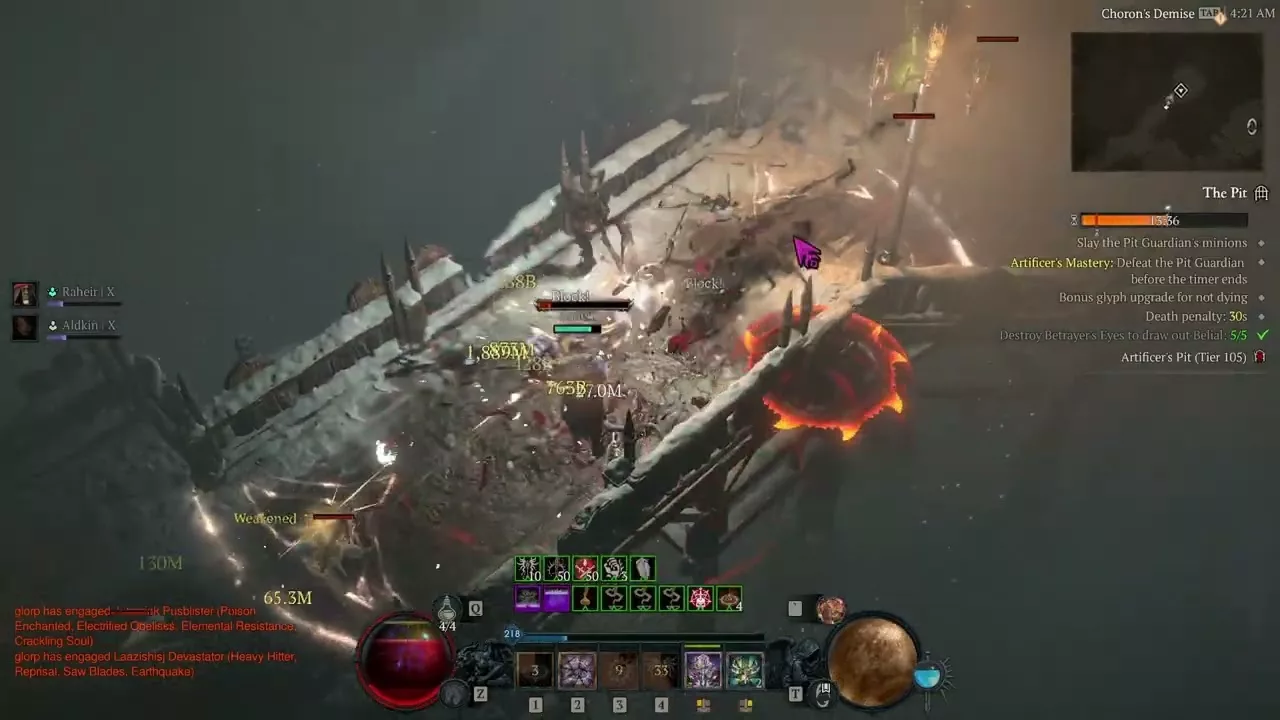Image resolution: width=1280 pixels, height=720 pixels.
Task: Click The Pit quest tracker title
Action: point(1224,193)
